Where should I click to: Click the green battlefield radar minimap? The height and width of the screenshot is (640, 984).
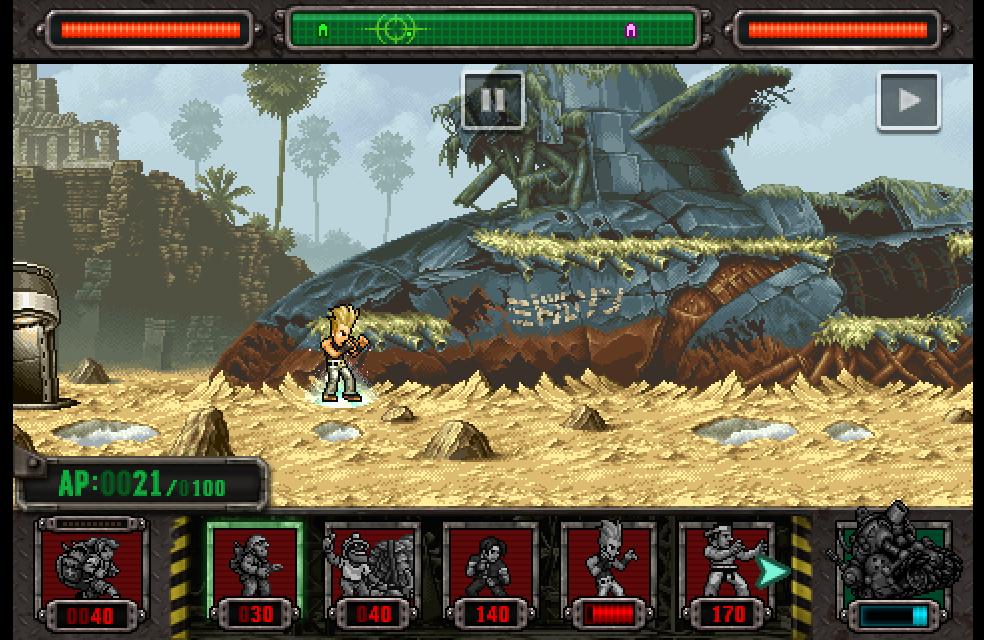492,30
